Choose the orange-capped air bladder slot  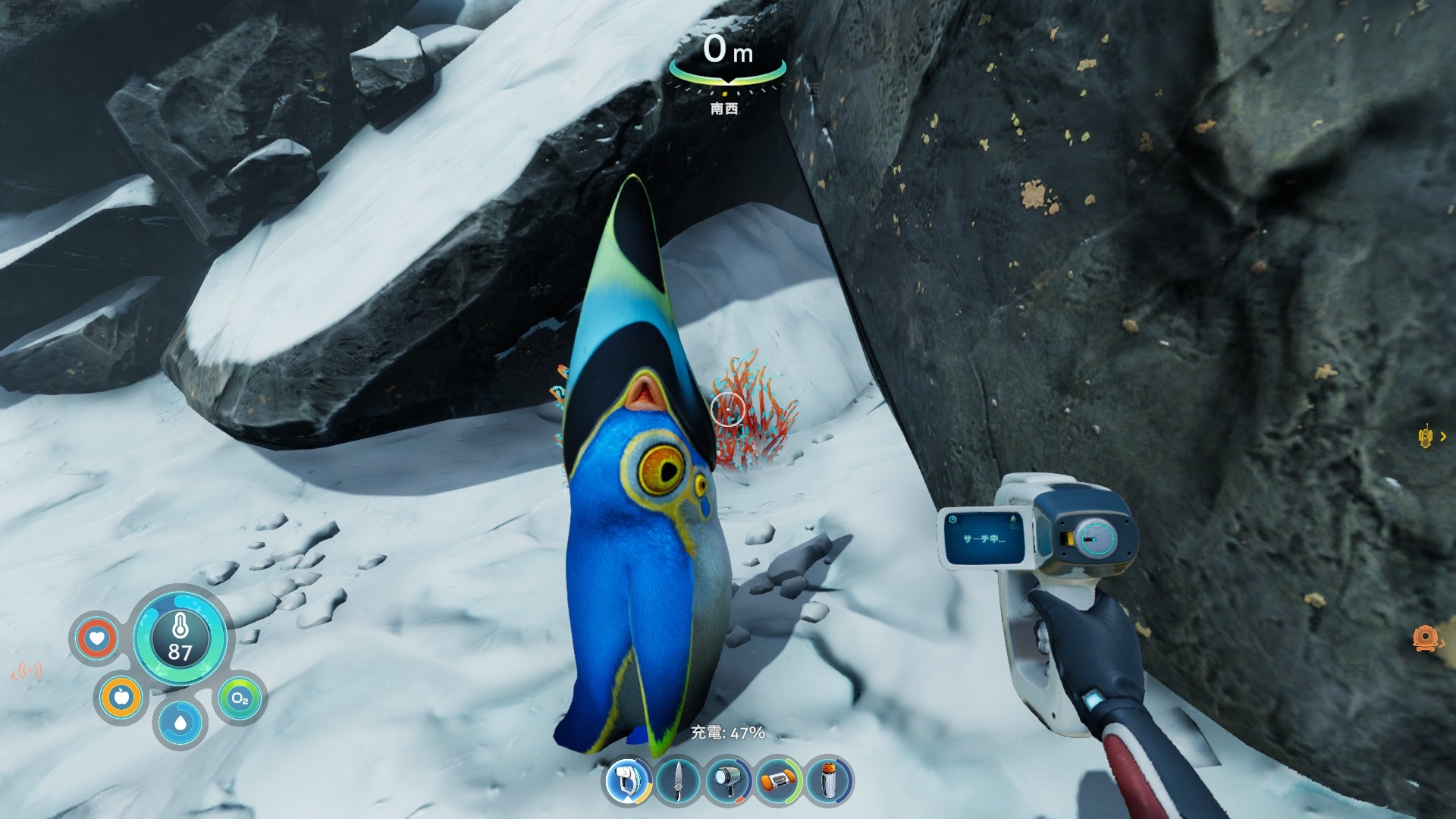coord(779,781)
